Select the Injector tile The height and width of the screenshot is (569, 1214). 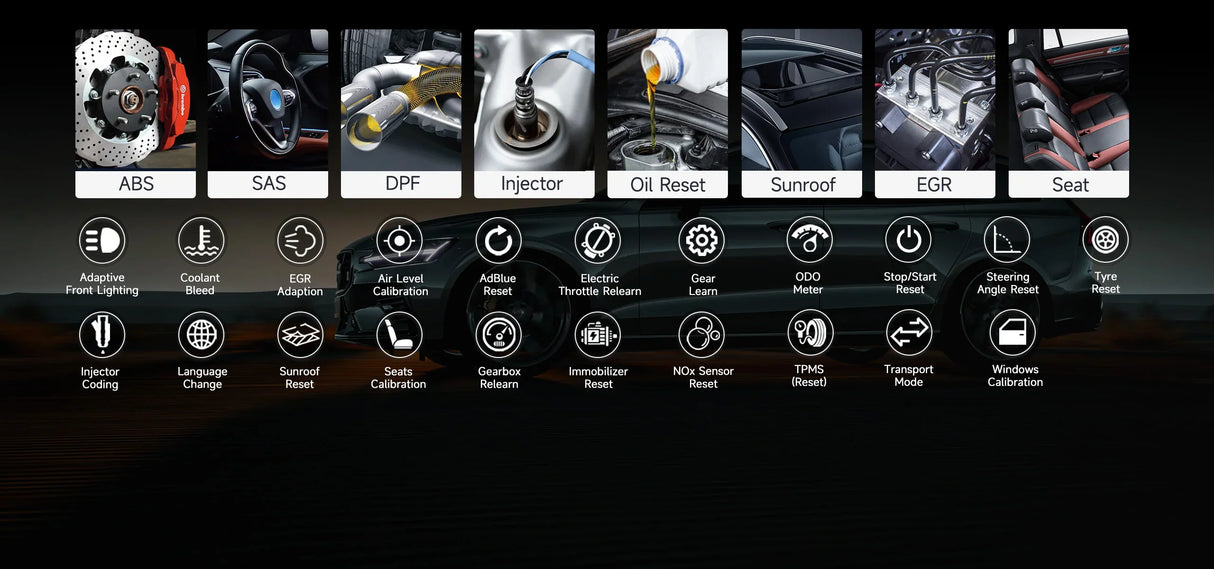(x=534, y=113)
